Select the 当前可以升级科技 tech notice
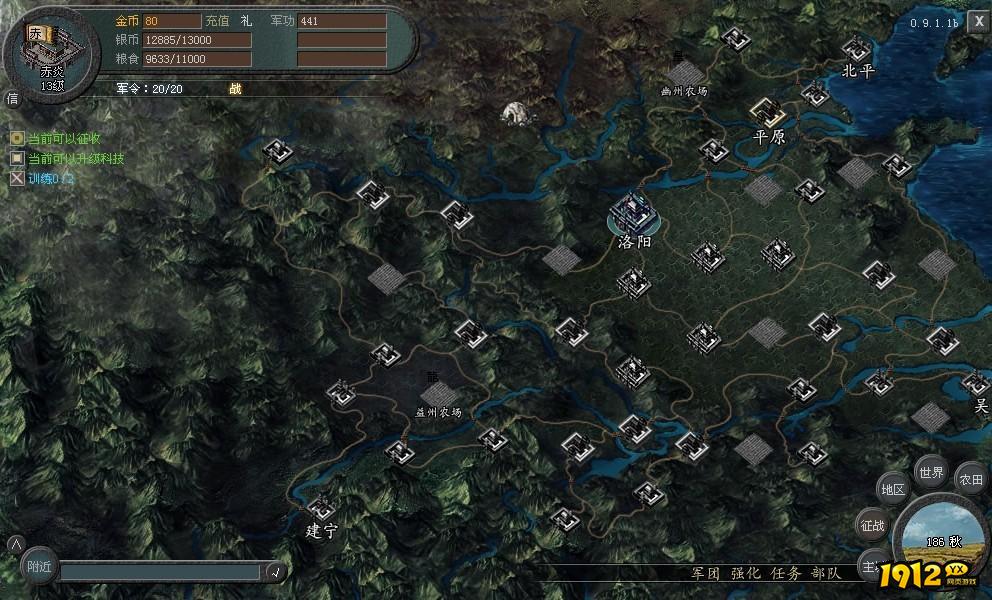Image resolution: width=992 pixels, height=600 pixels. 75,158
